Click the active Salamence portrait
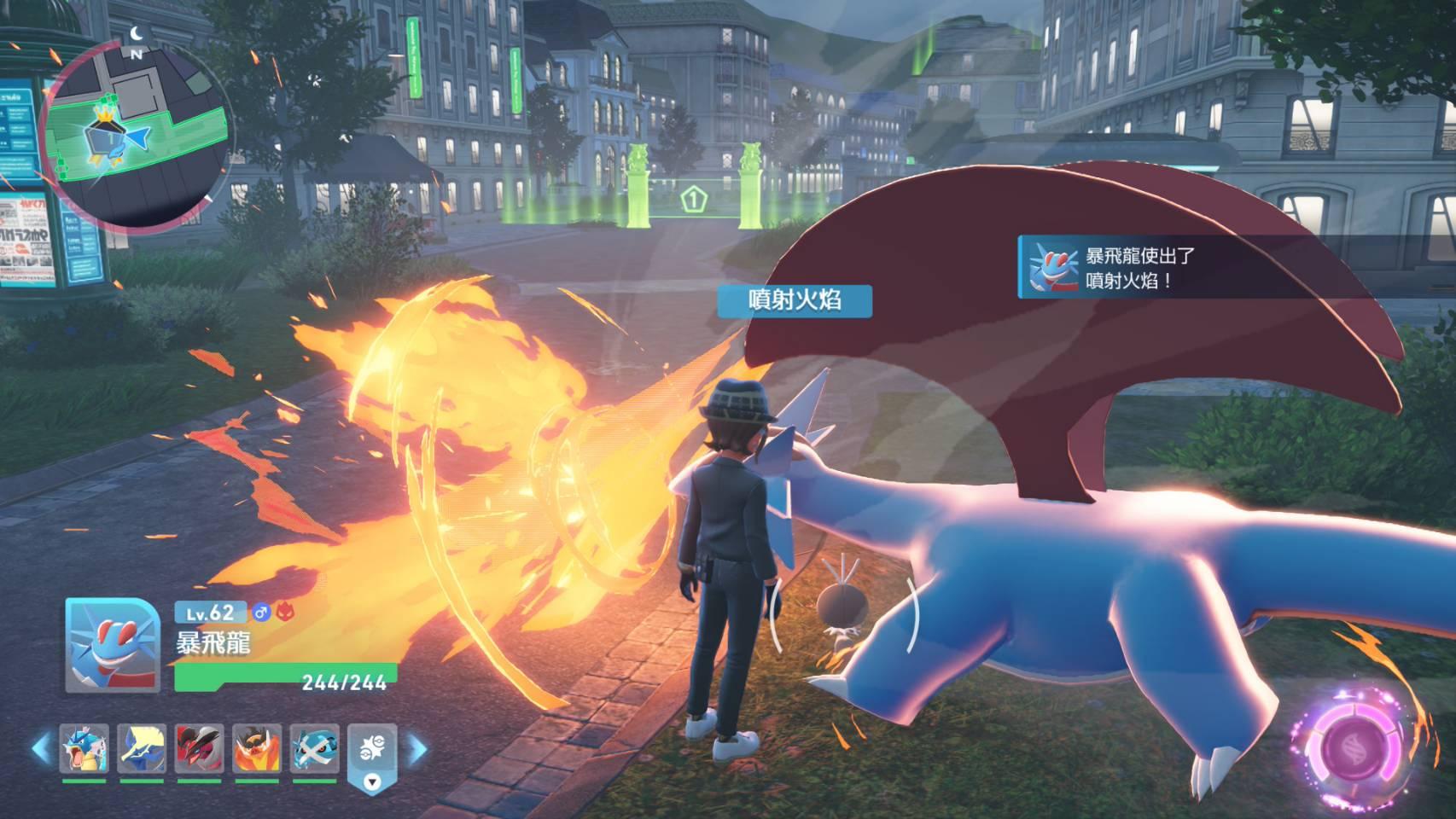The image size is (1456, 819). tap(113, 645)
